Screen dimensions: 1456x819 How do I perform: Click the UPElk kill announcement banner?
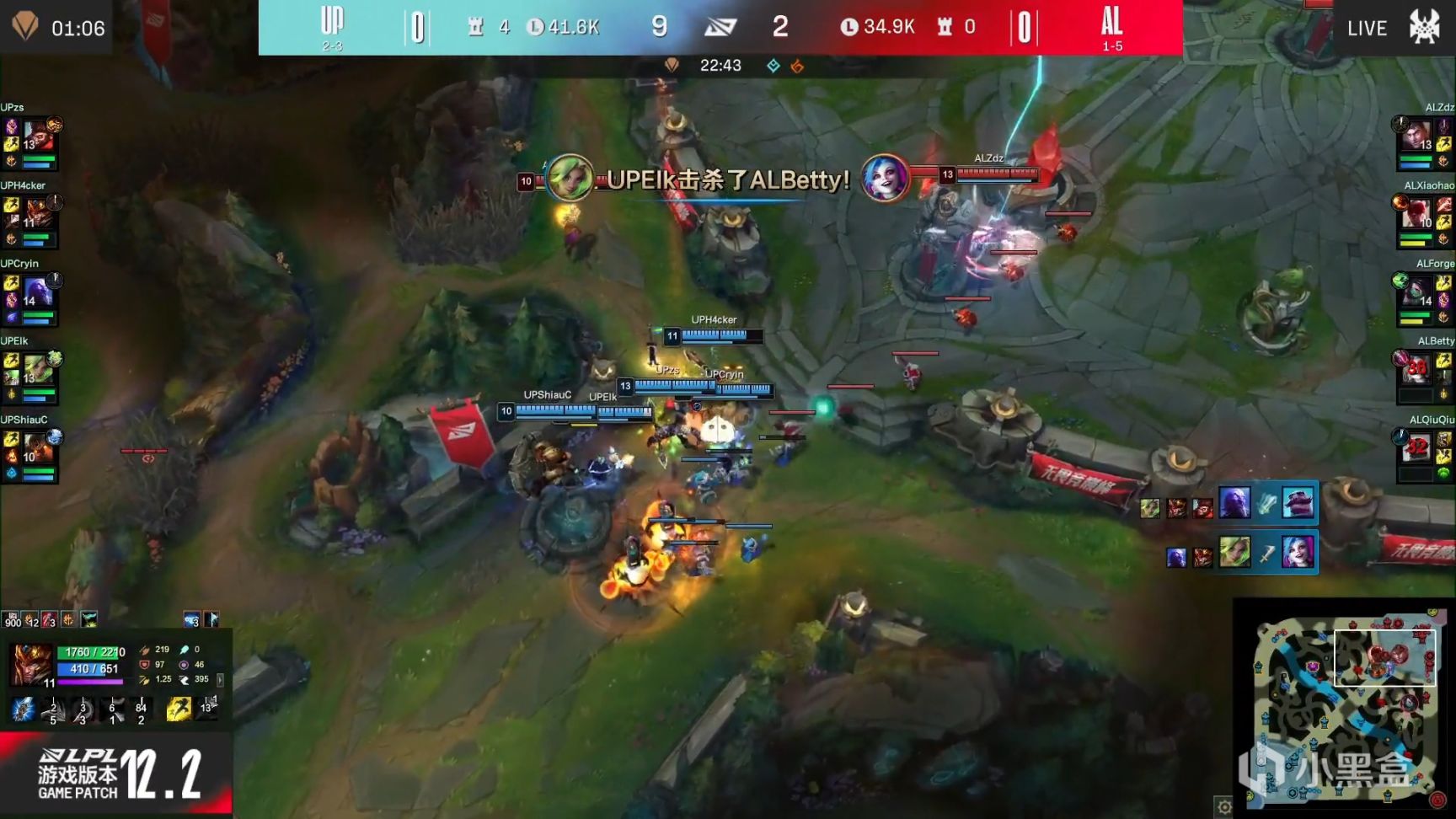tap(720, 179)
